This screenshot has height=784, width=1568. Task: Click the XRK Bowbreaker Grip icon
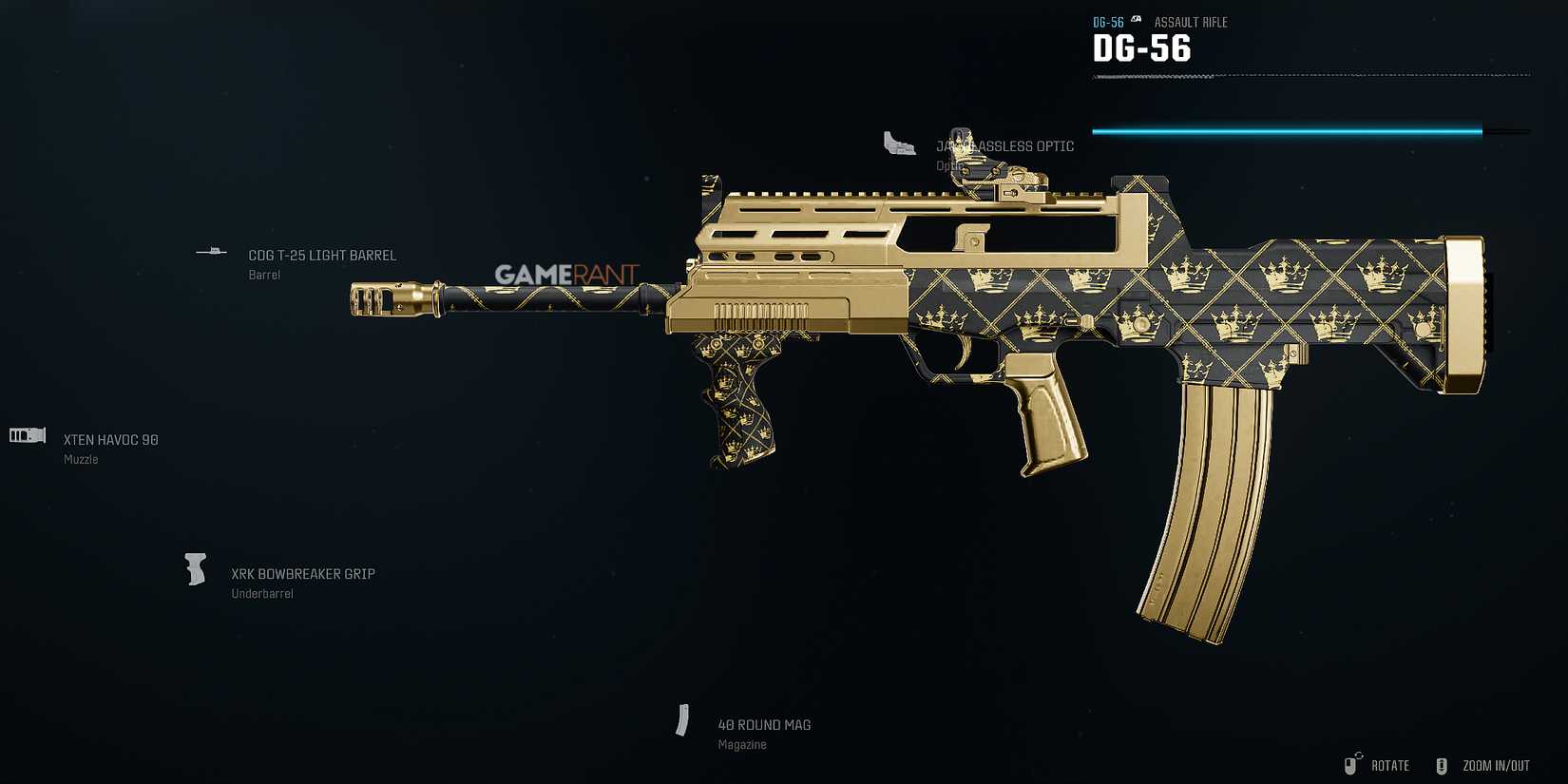click(196, 569)
